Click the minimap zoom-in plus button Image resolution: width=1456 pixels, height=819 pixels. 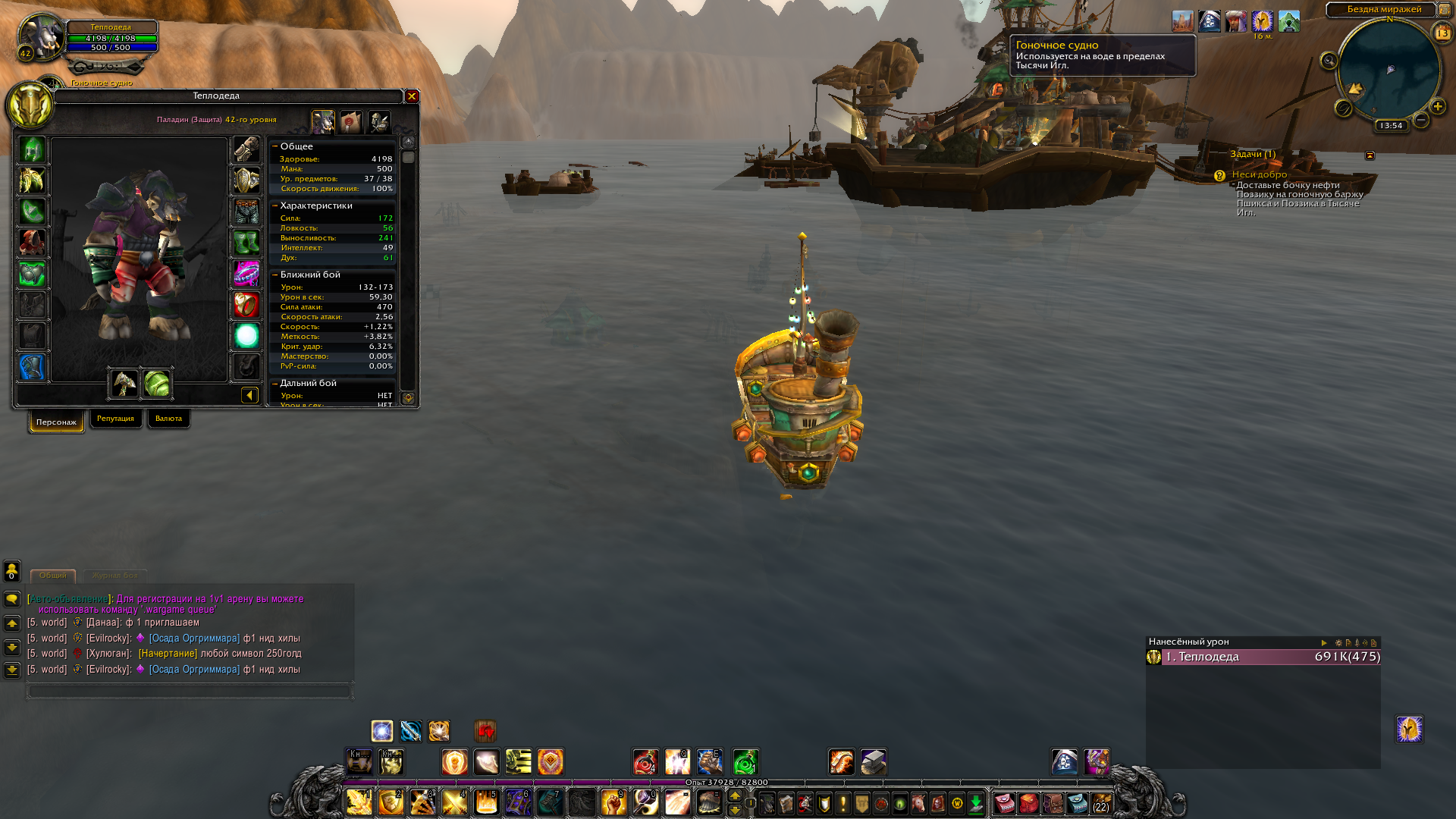tap(1438, 107)
